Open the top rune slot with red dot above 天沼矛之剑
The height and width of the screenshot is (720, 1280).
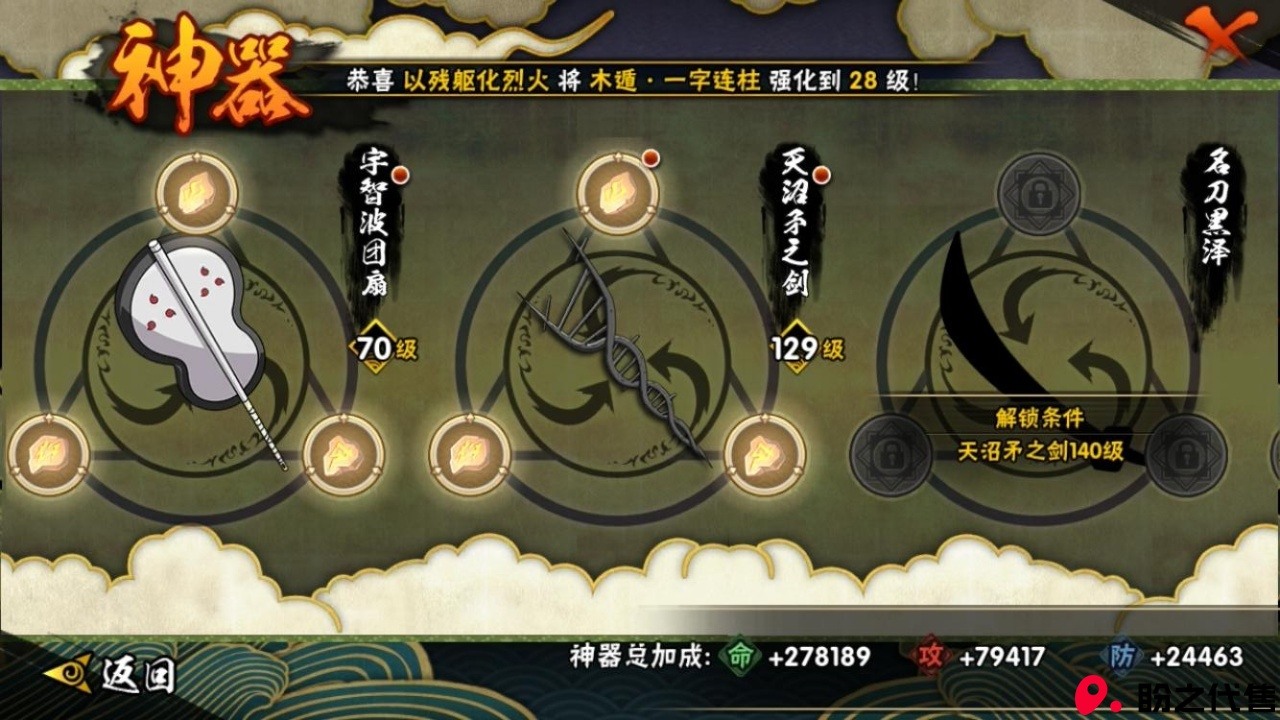click(618, 193)
